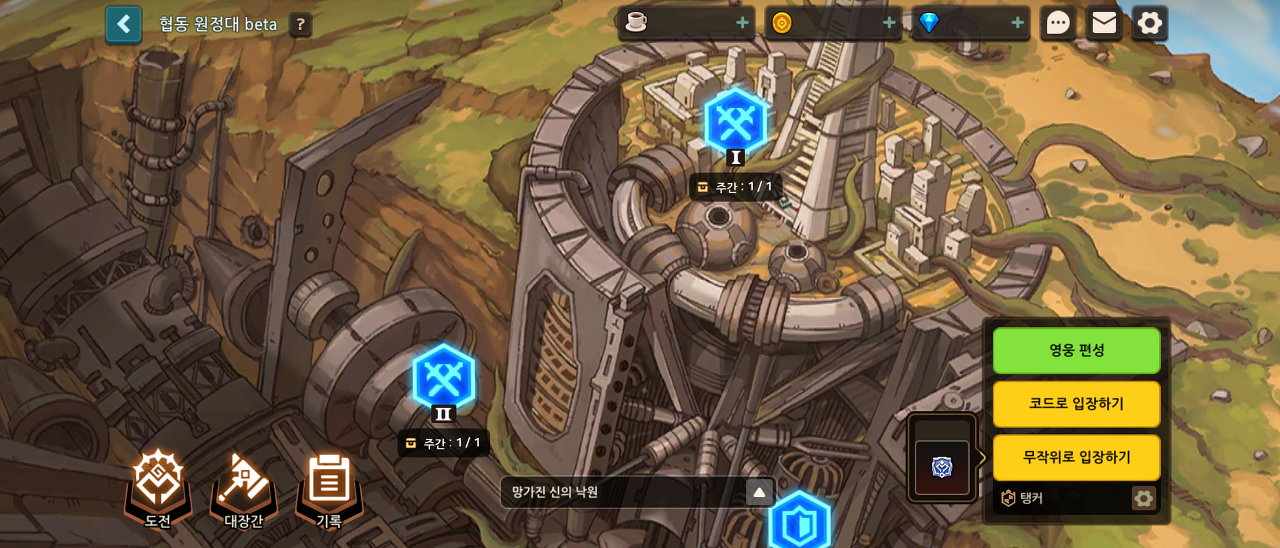Expand the 망가진 신의 낙원 dropdown

click(759, 492)
